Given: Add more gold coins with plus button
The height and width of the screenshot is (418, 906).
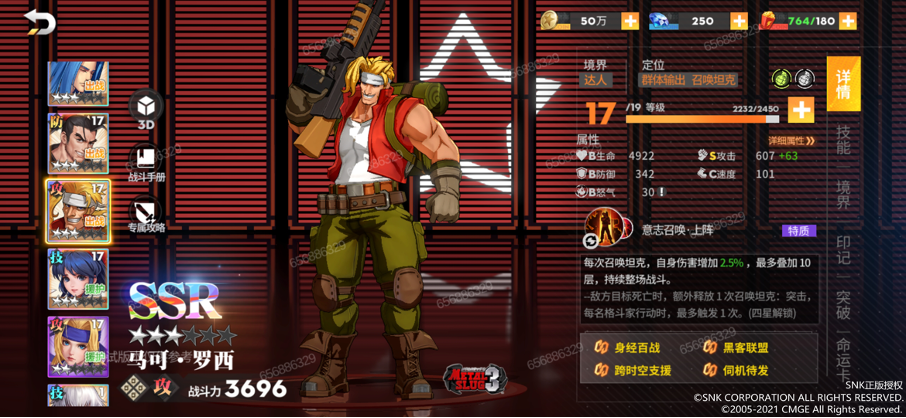Looking at the screenshot, I should pos(630,21).
